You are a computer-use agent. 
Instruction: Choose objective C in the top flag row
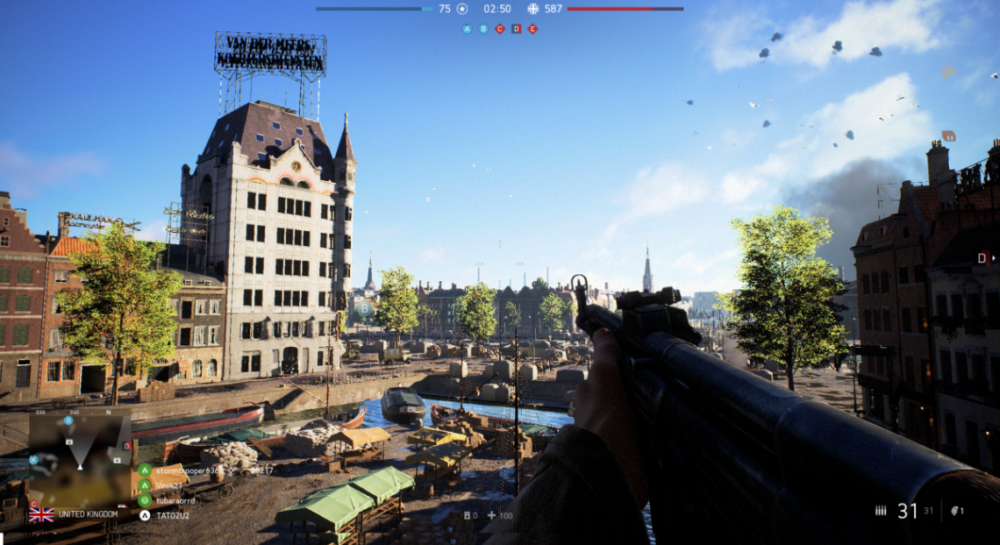pos(500,29)
